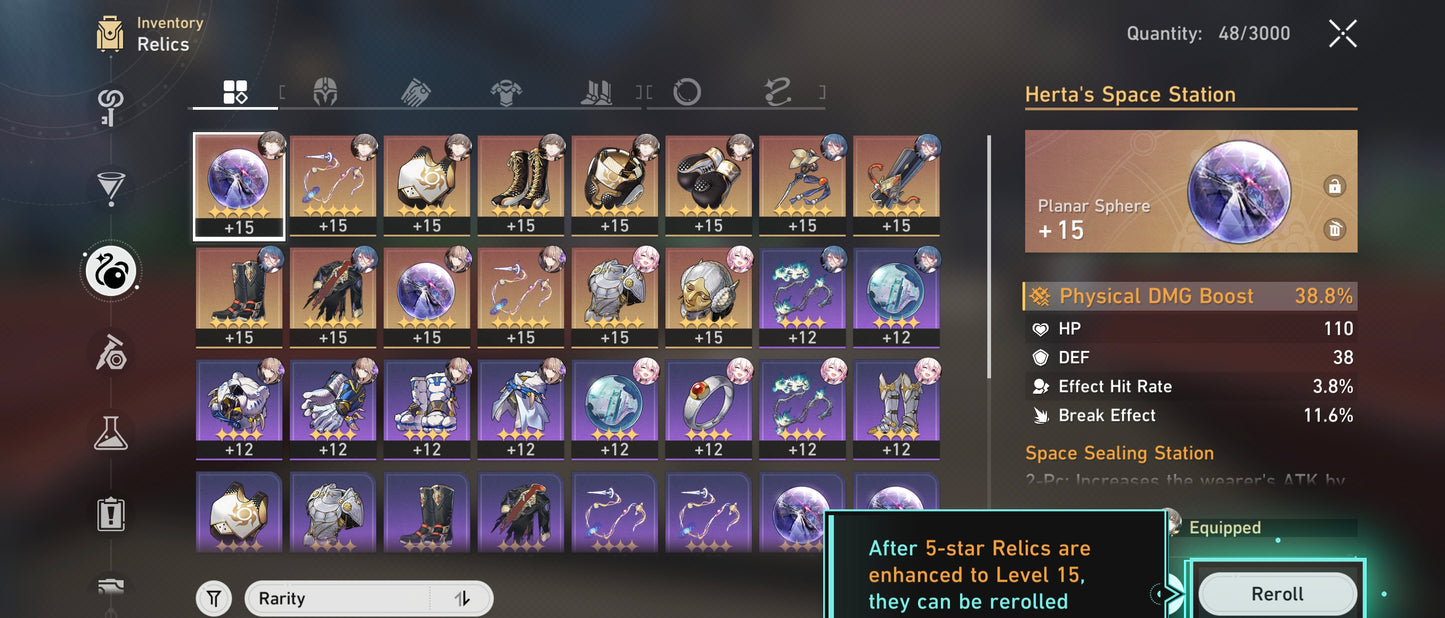Switch to the Body armor tab

pos(506,93)
